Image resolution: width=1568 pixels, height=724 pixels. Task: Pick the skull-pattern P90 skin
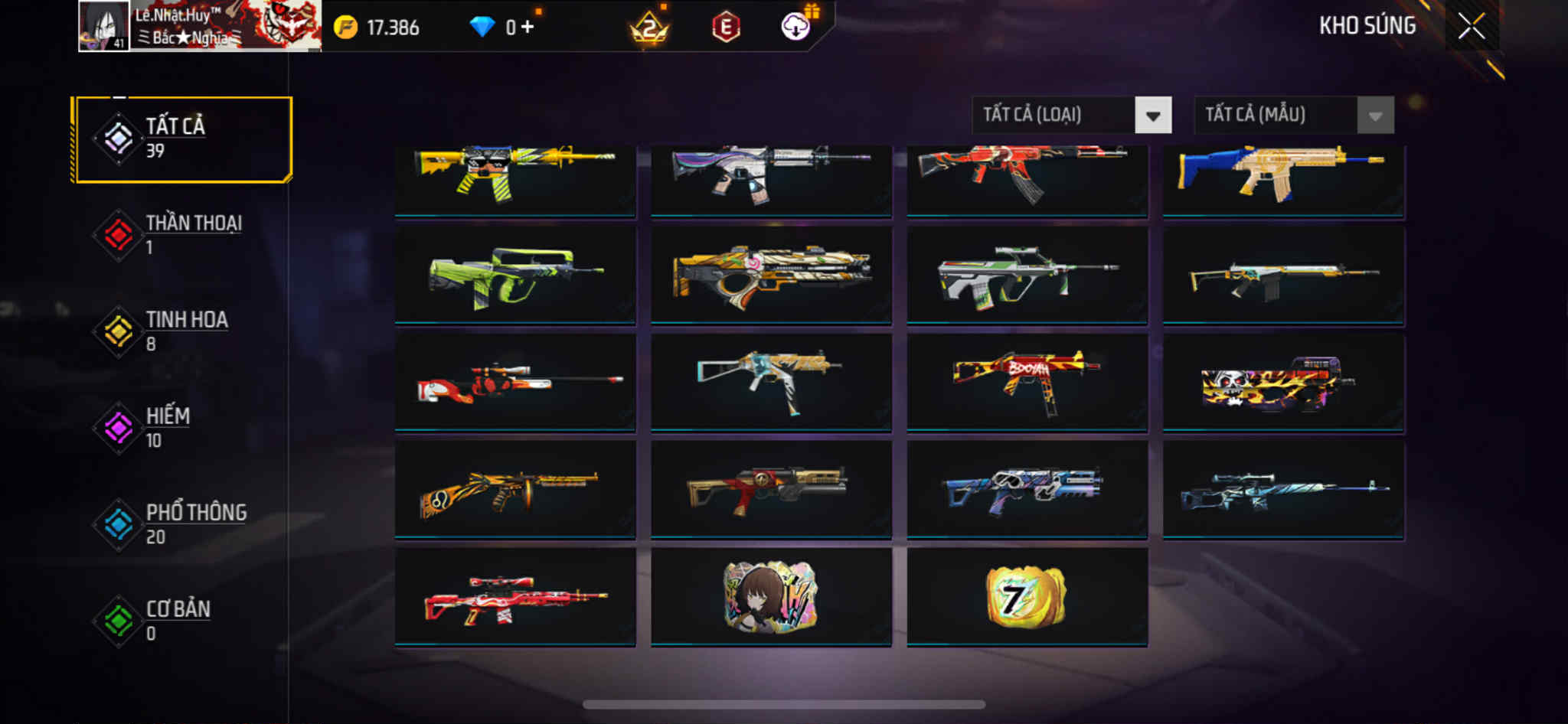click(x=1283, y=381)
